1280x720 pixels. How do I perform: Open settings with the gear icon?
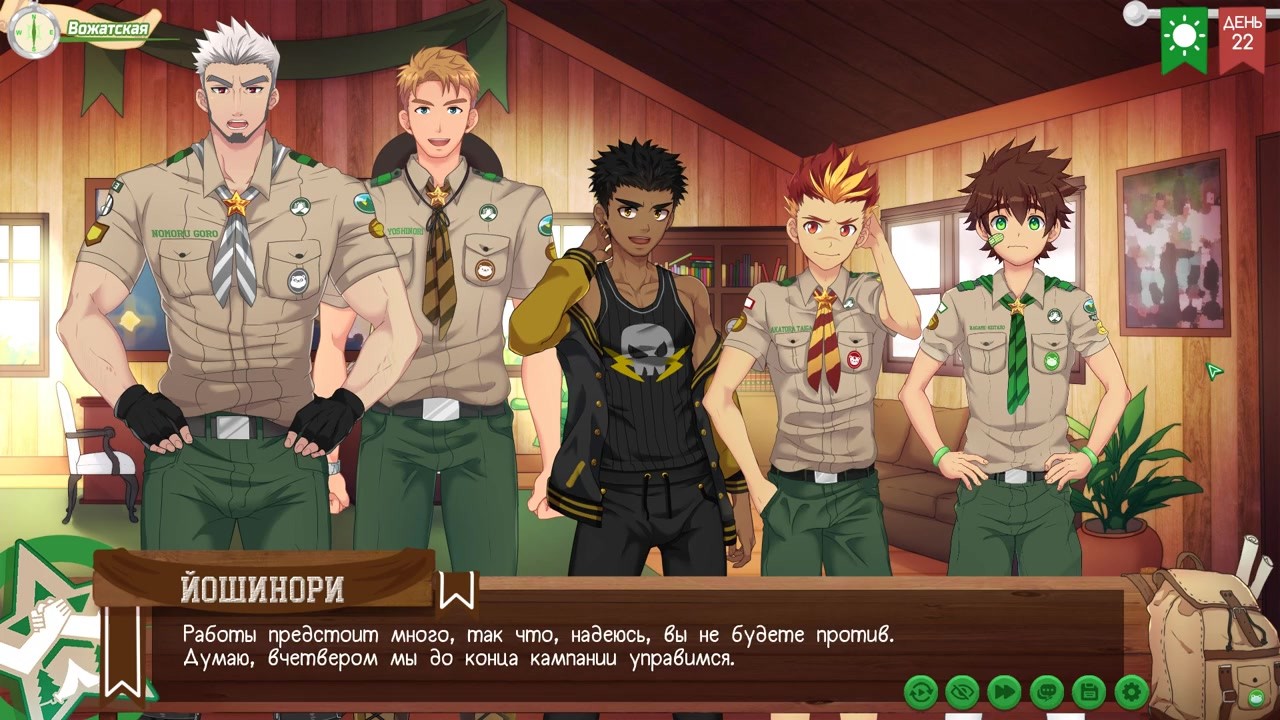pos(1131,691)
